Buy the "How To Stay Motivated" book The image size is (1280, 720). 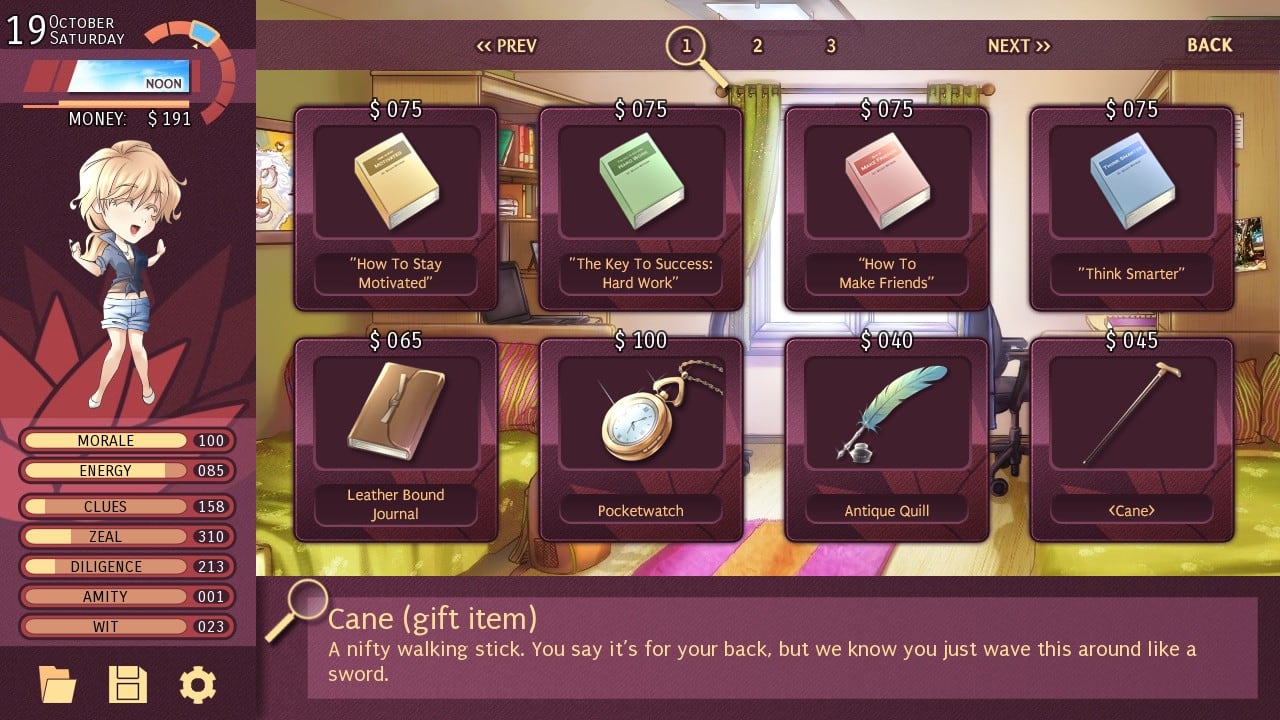396,208
